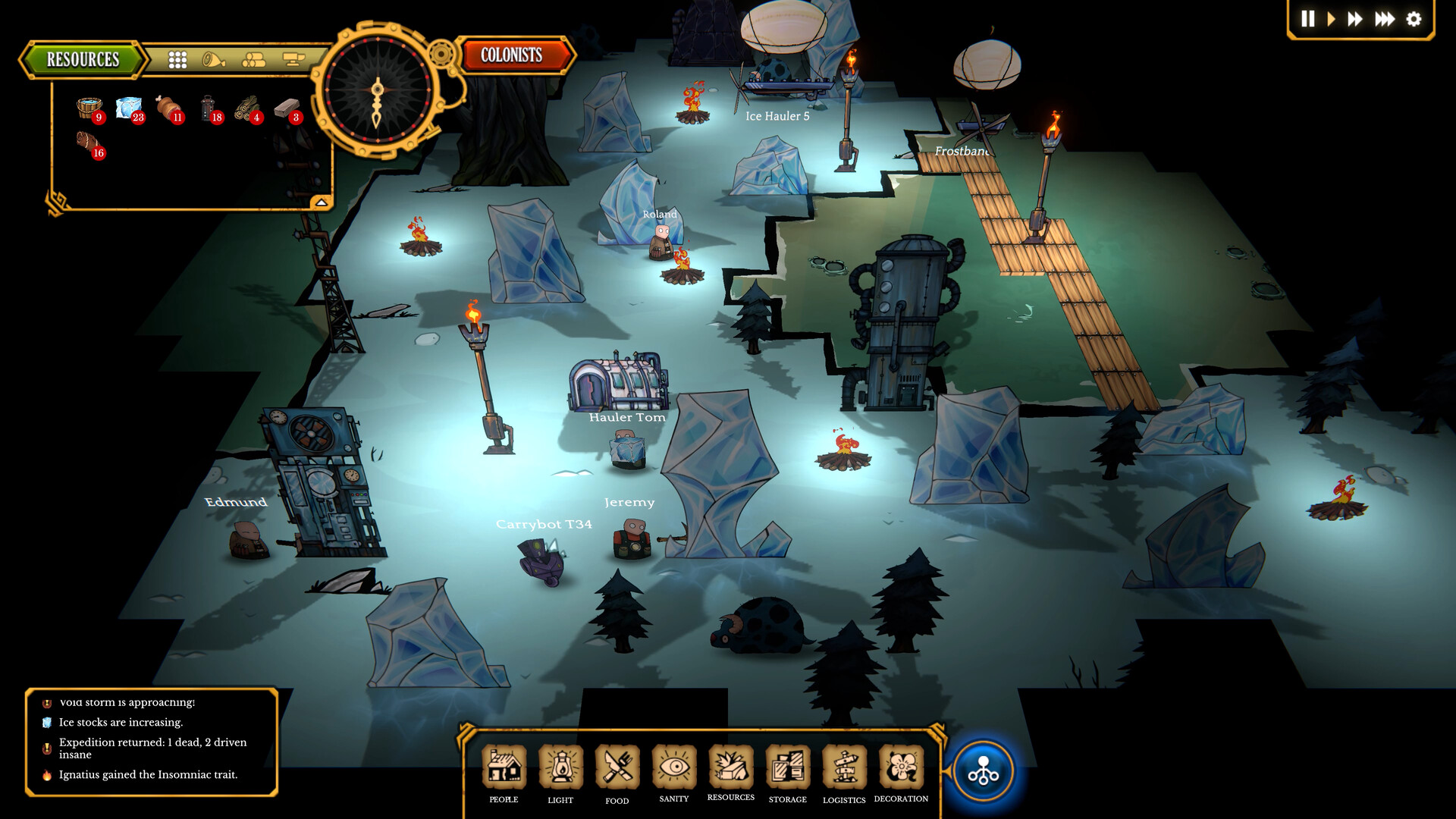1456x819 pixels.
Task: Open the People build category
Action: tap(504, 767)
